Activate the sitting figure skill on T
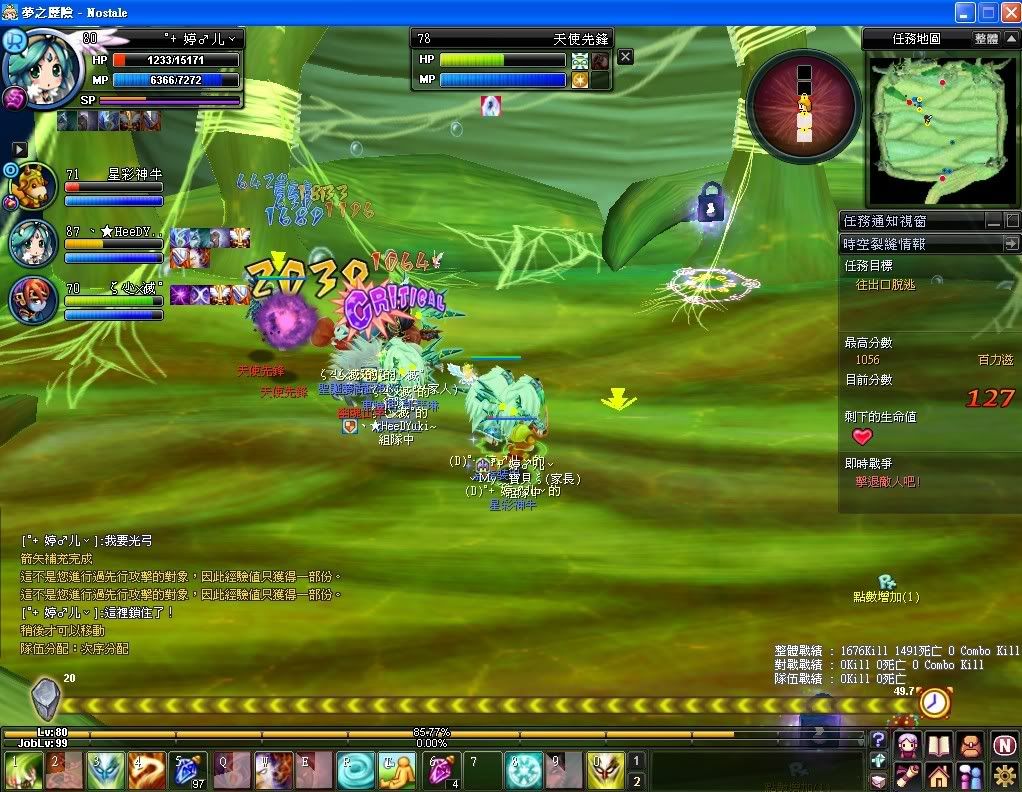Image resolution: width=1022 pixels, height=792 pixels. [x=398, y=771]
